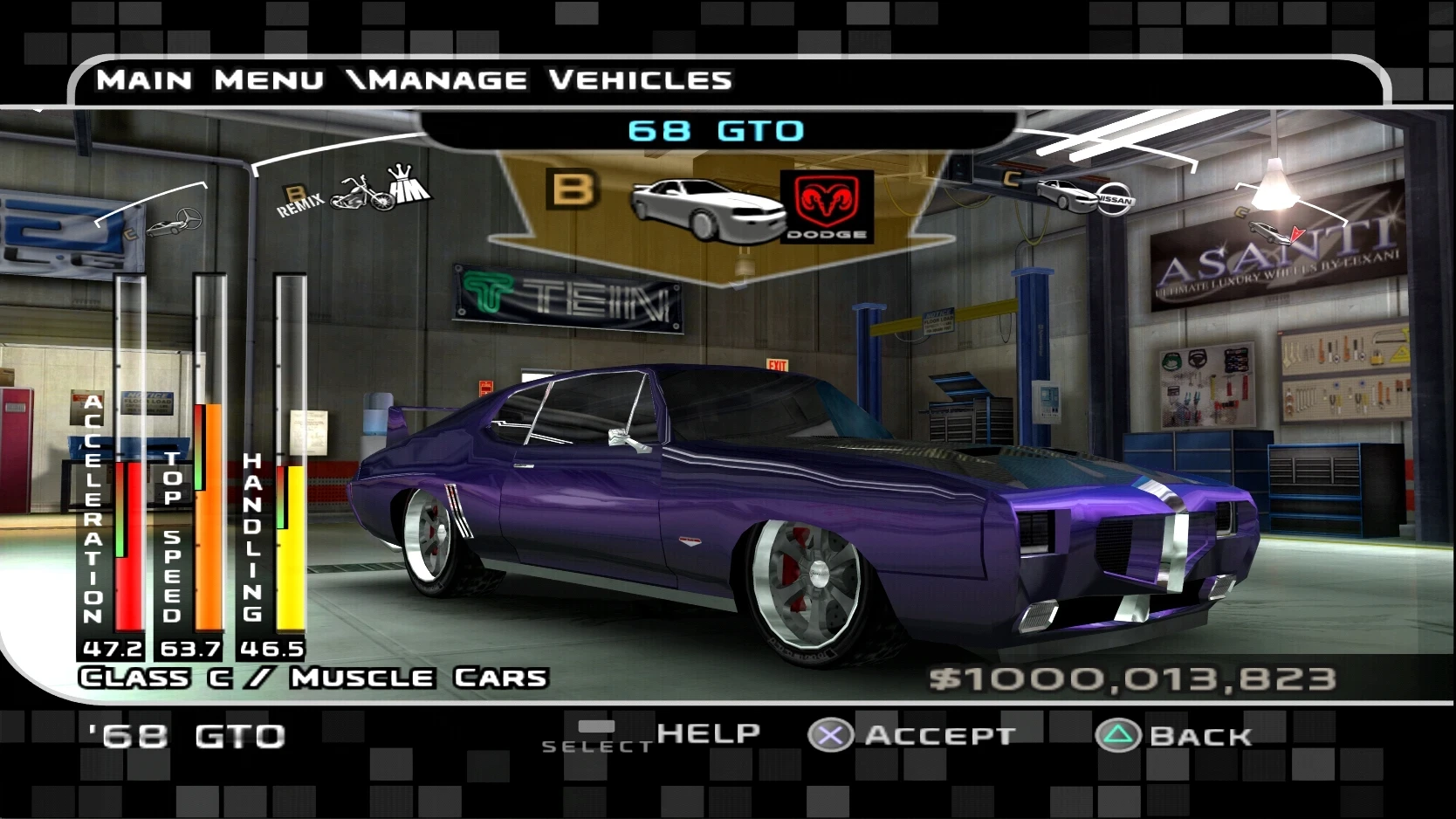Switch selection to the gold class B badge
This screenshot has height=819, width=1456.
point(572,187)
